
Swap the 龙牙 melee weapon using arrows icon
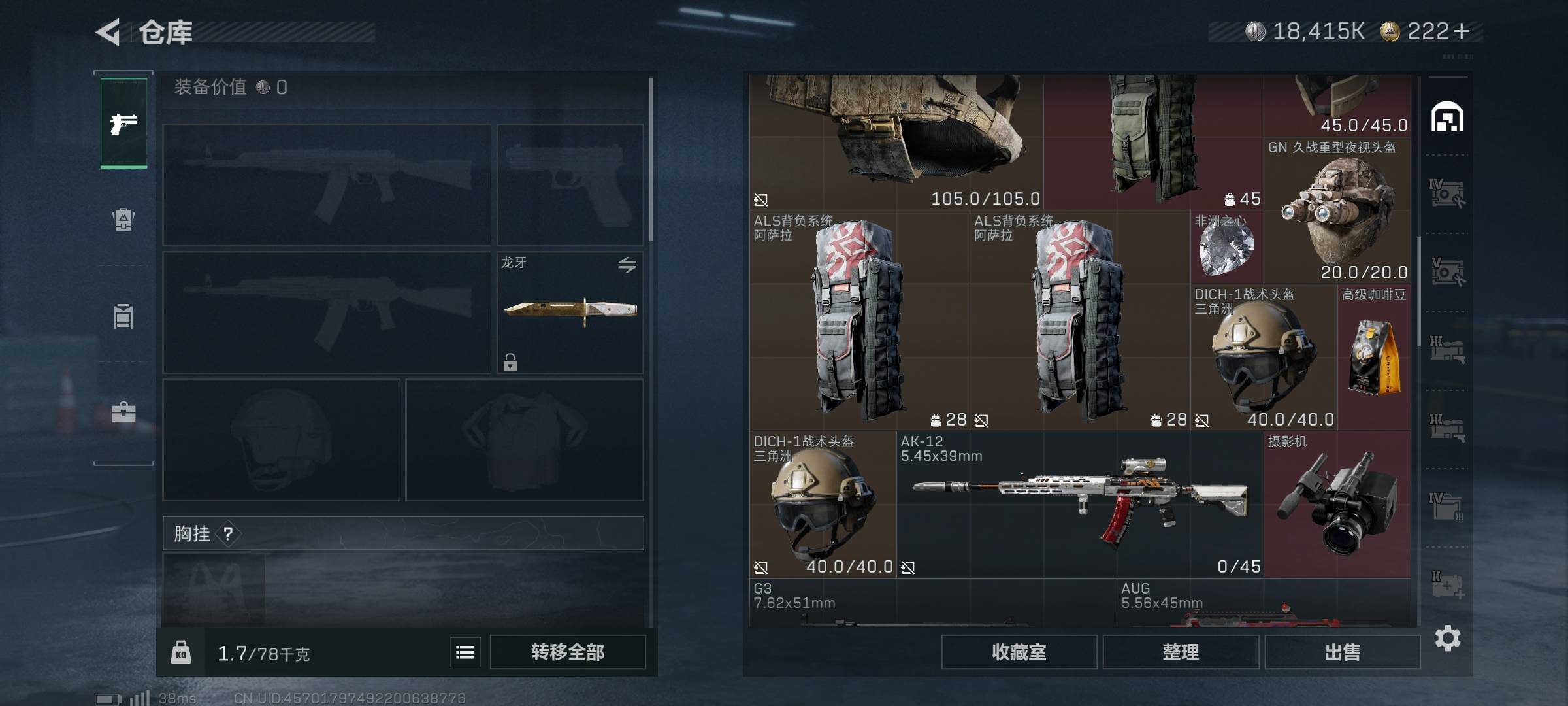[x=627, y=265]
